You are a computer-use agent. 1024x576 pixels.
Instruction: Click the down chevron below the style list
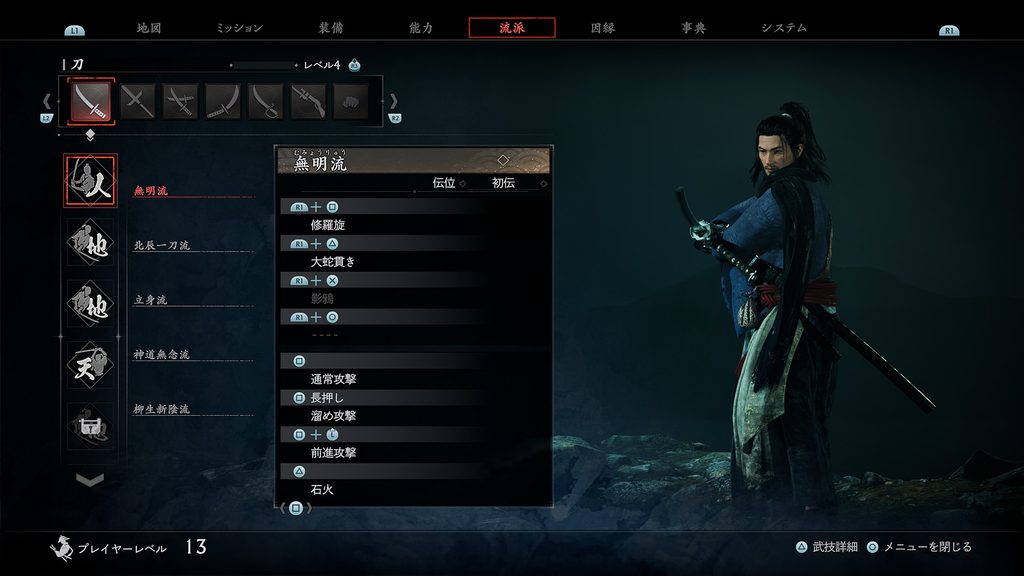(x=90, y=480)
